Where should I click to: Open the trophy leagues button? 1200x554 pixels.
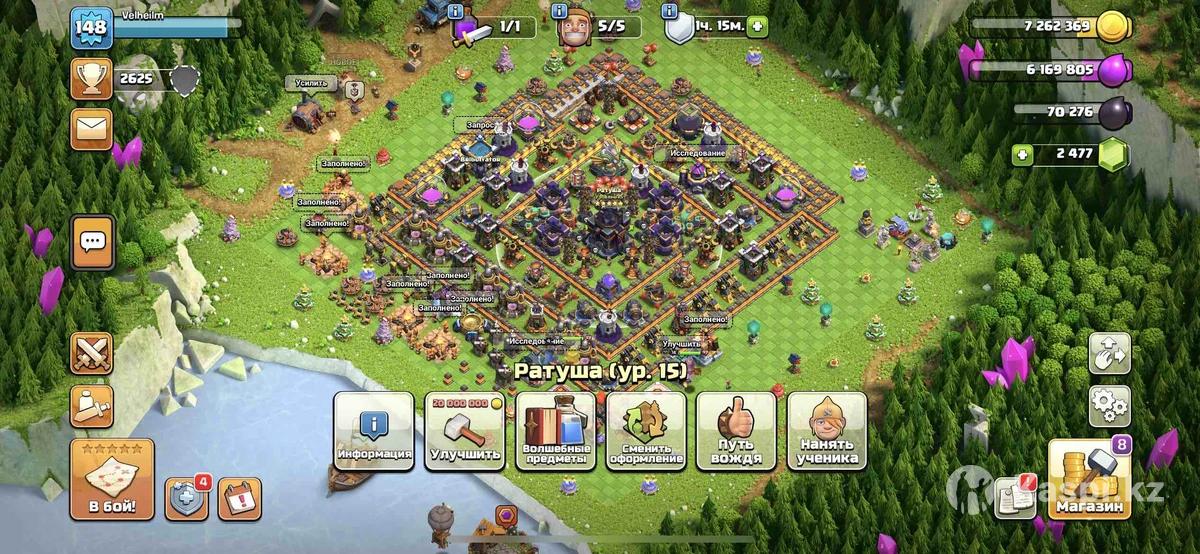pos(91,79)
